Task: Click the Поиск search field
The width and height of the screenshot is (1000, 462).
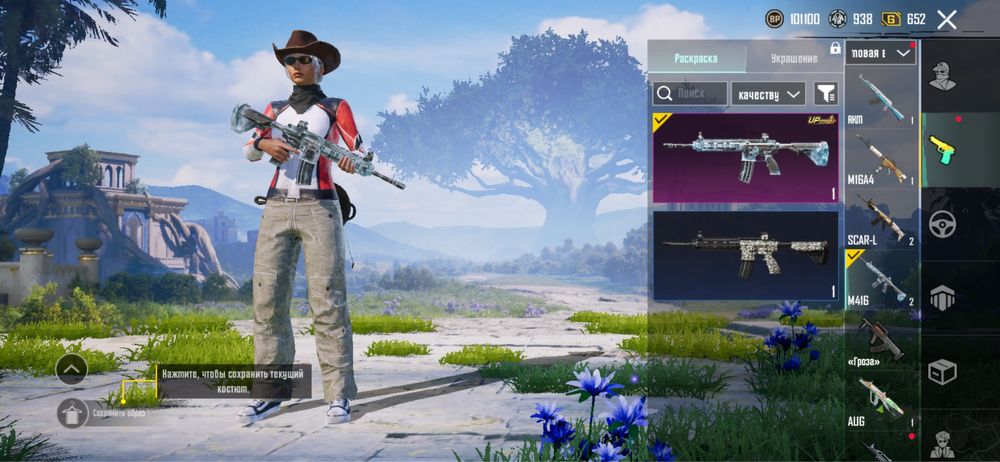Action: point(690,94)
